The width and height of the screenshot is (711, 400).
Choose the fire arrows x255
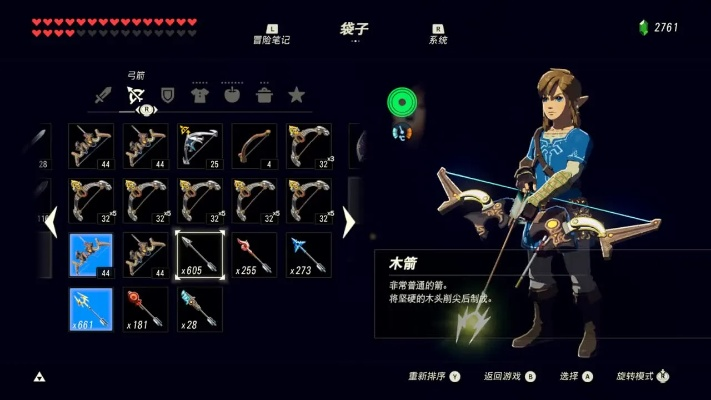tap(254, 255)
